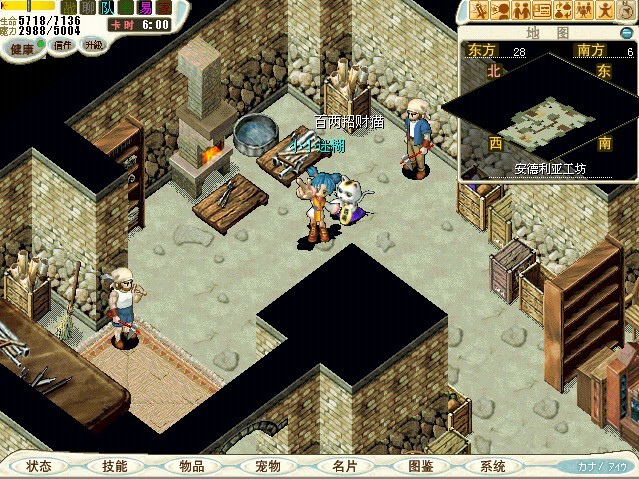Screen dimensions: 639x479
Task: Open the 技能 skills menu
Action: 114,466
